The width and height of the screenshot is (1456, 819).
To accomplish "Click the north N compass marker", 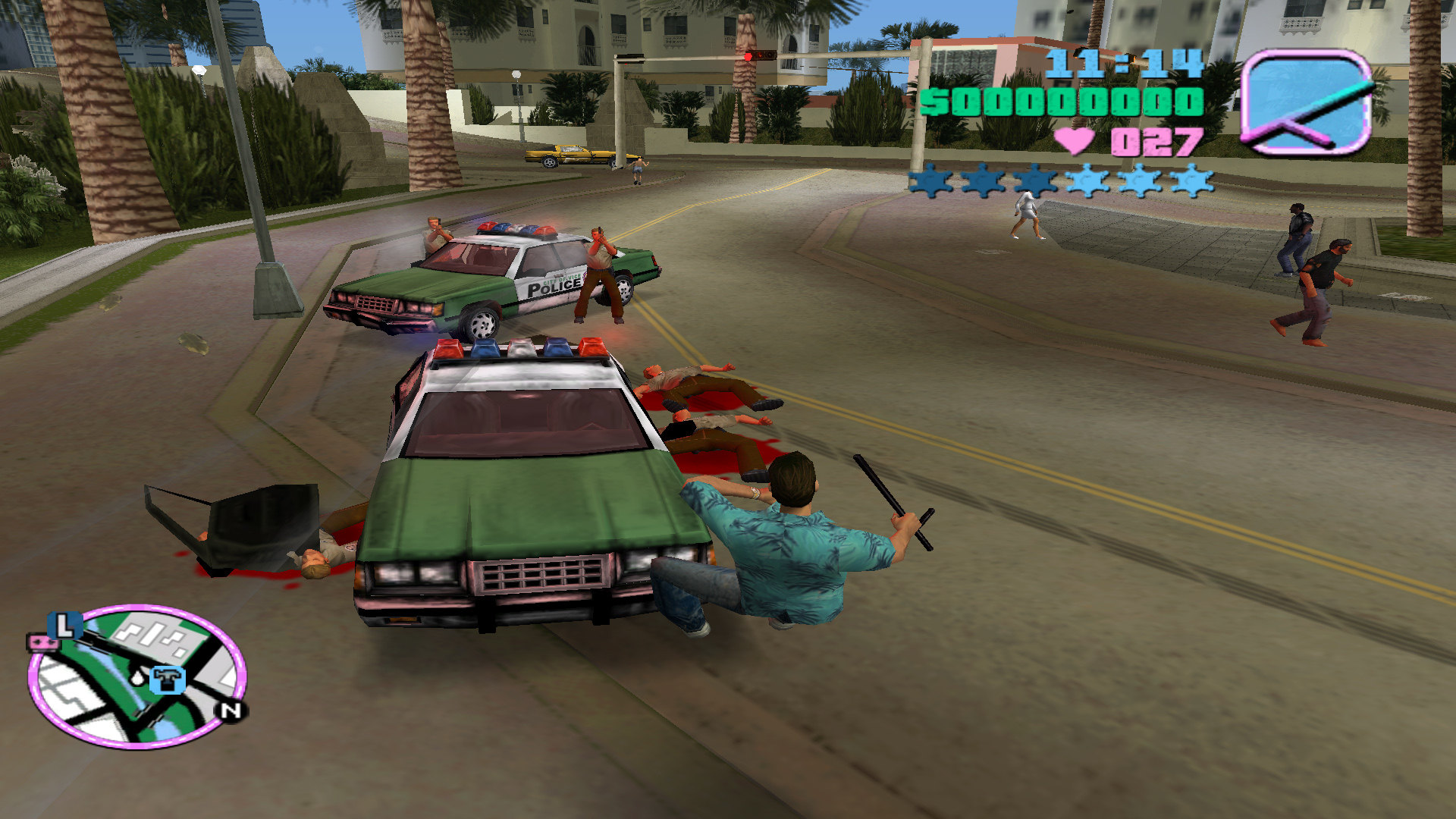I will coord(231,711).
